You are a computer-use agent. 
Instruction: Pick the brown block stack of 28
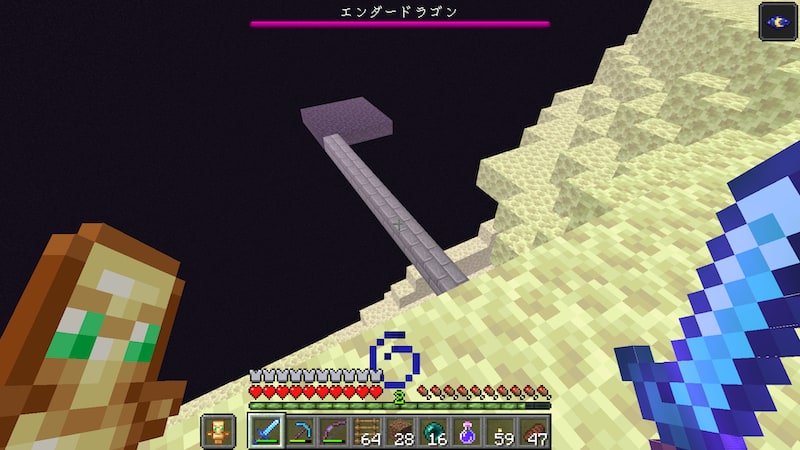click(x=400, y=431)
